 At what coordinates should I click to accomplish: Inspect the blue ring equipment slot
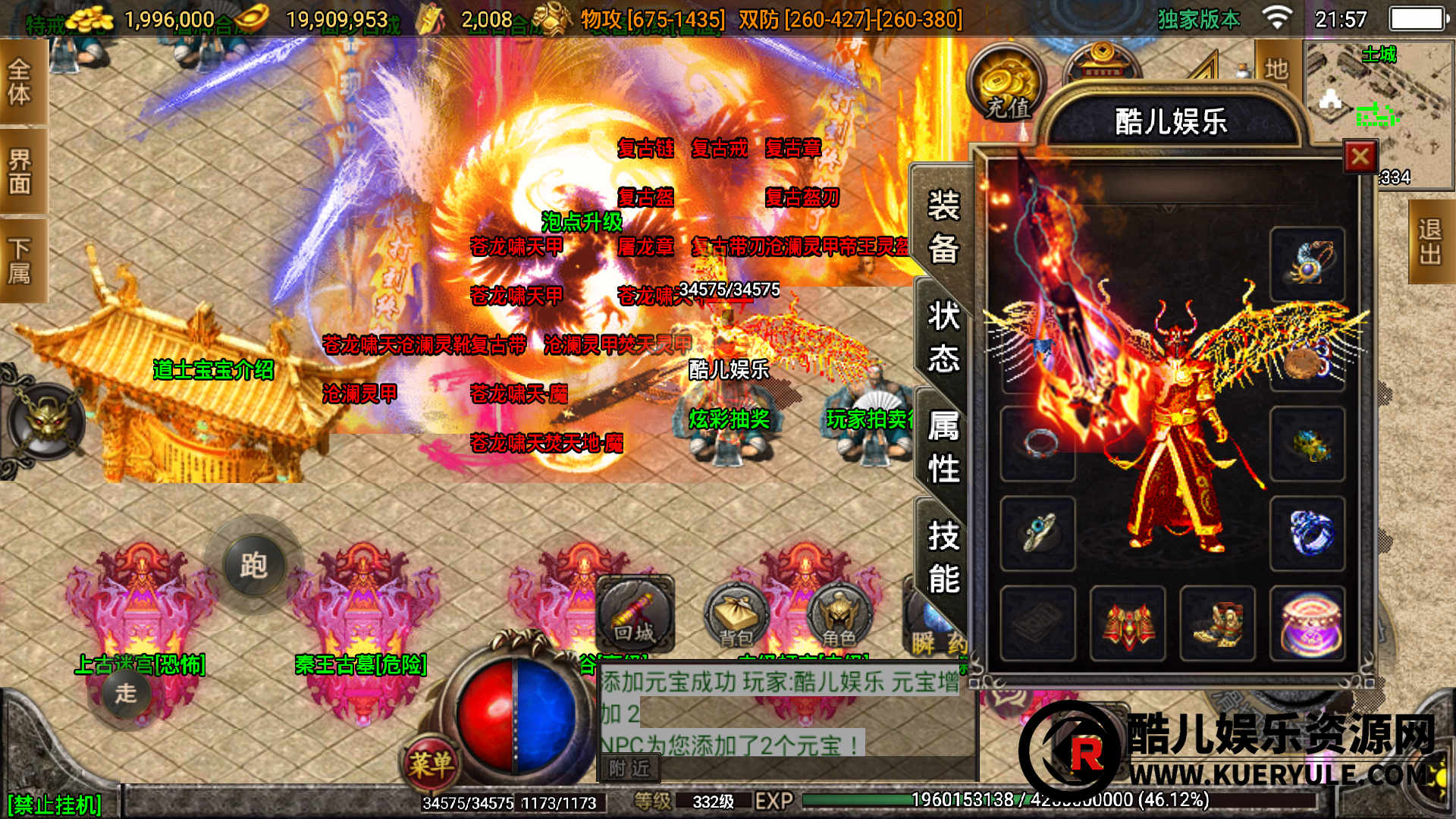tap(1307, 533)
